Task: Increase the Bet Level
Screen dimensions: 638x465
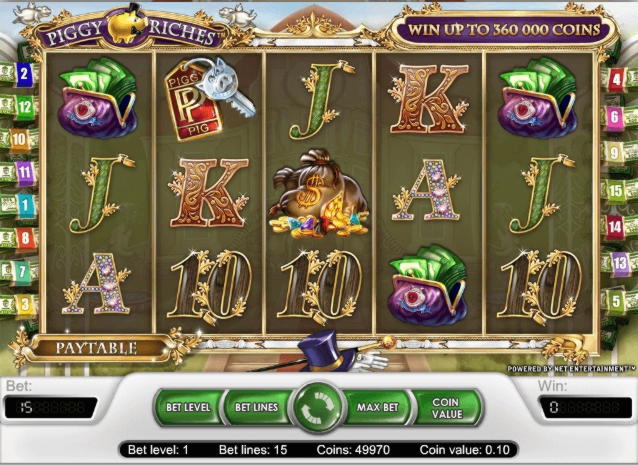Action: click(188, 407)
